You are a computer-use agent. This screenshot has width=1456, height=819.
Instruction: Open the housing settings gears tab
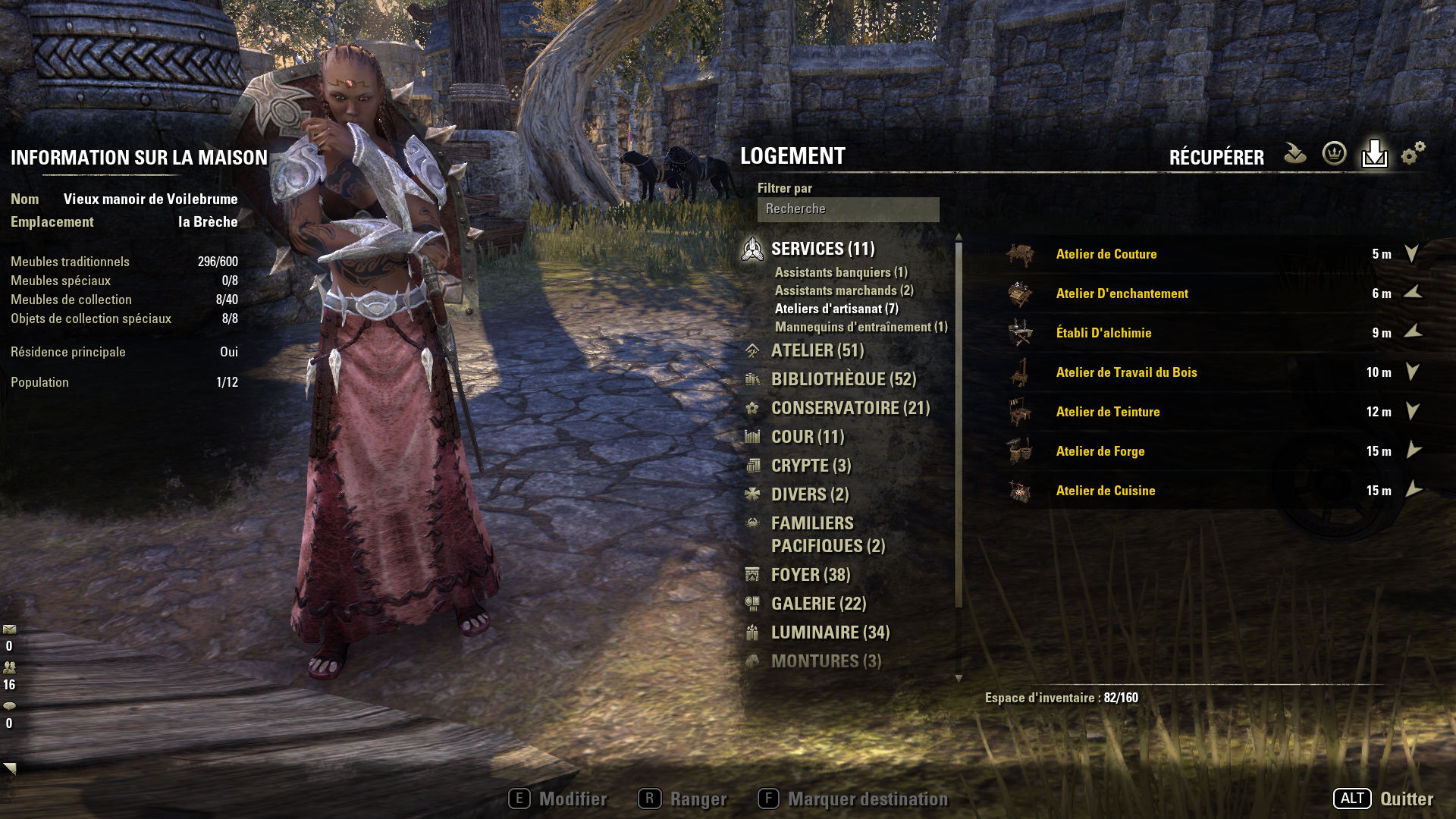[x=1413, y=154]
